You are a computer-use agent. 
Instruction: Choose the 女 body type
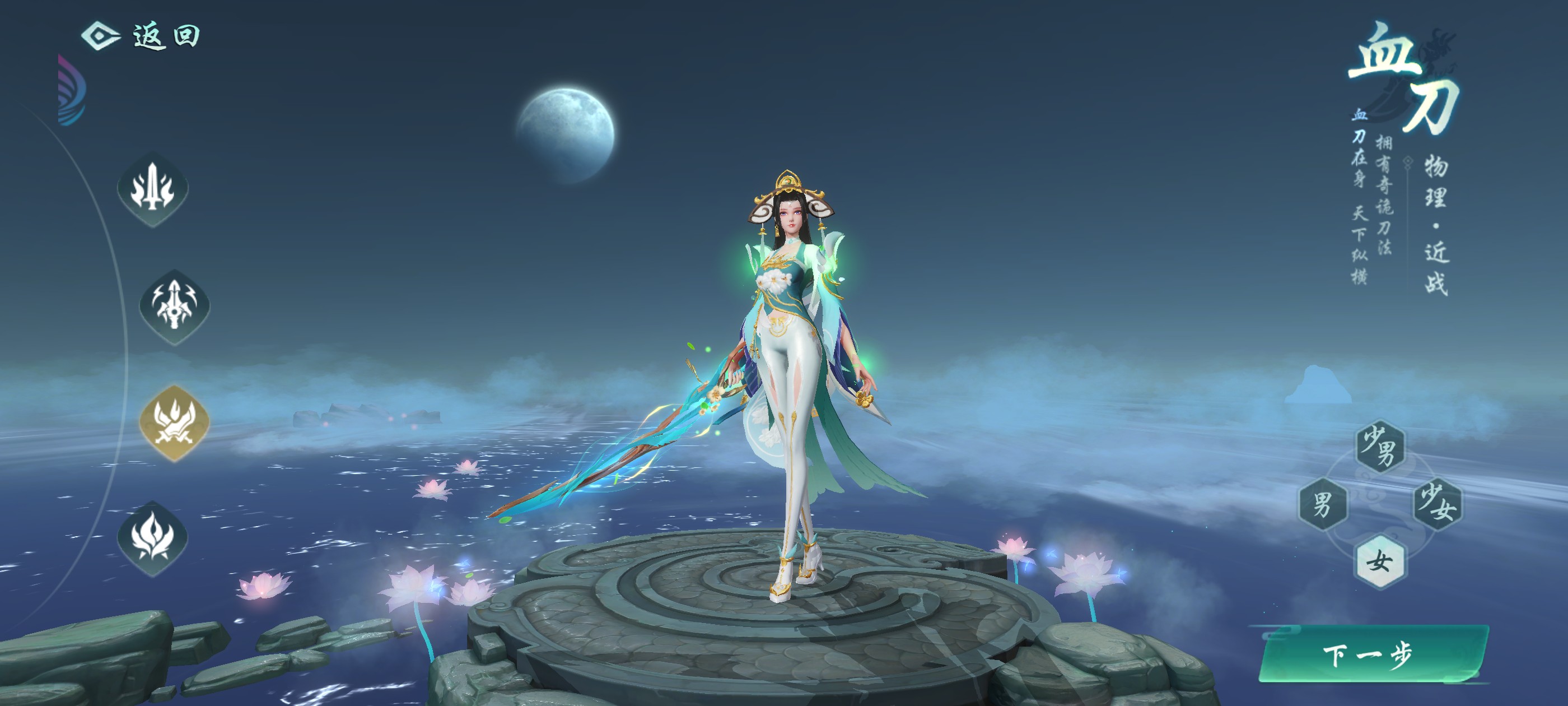1380,561
